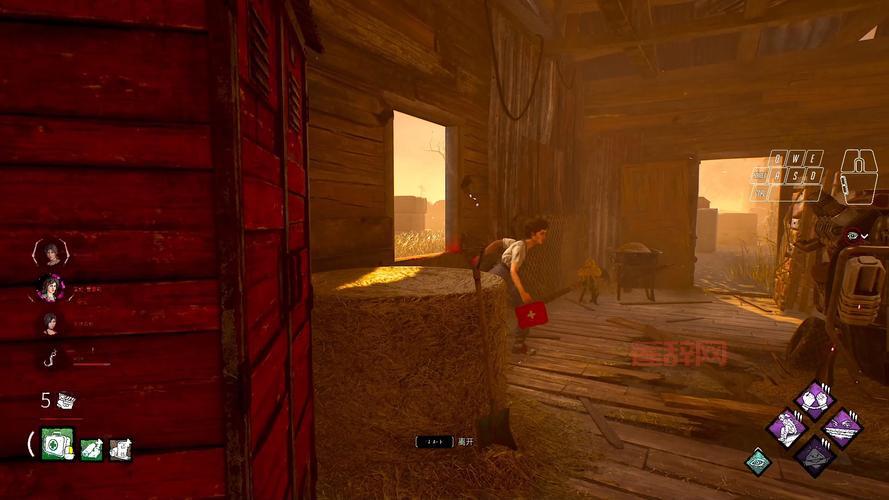Choose the brown add-on icon with plus sign

[120, 450]
